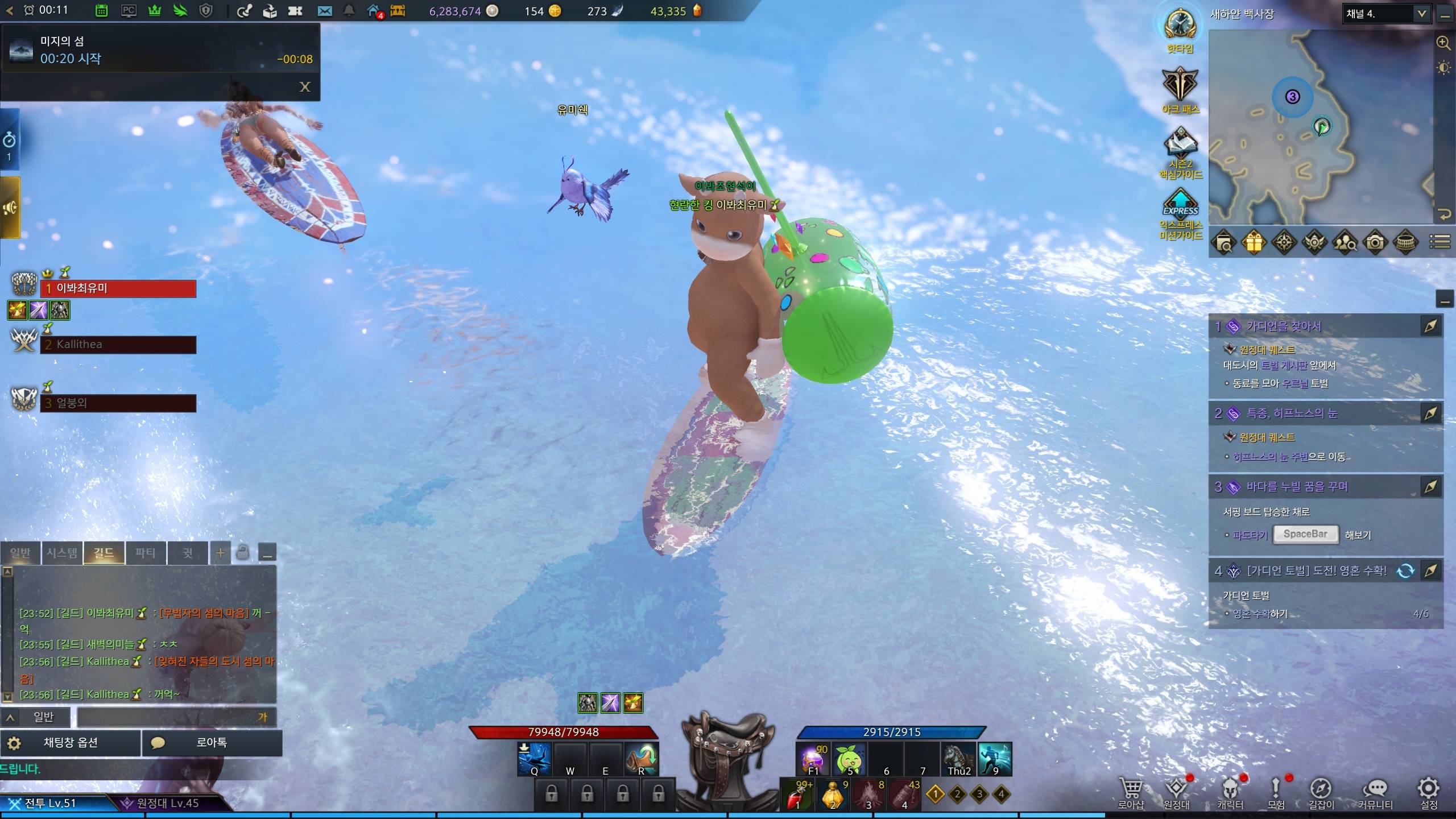
Task: Open the 커뮤니티 menu
Action: click(1375, 793)
